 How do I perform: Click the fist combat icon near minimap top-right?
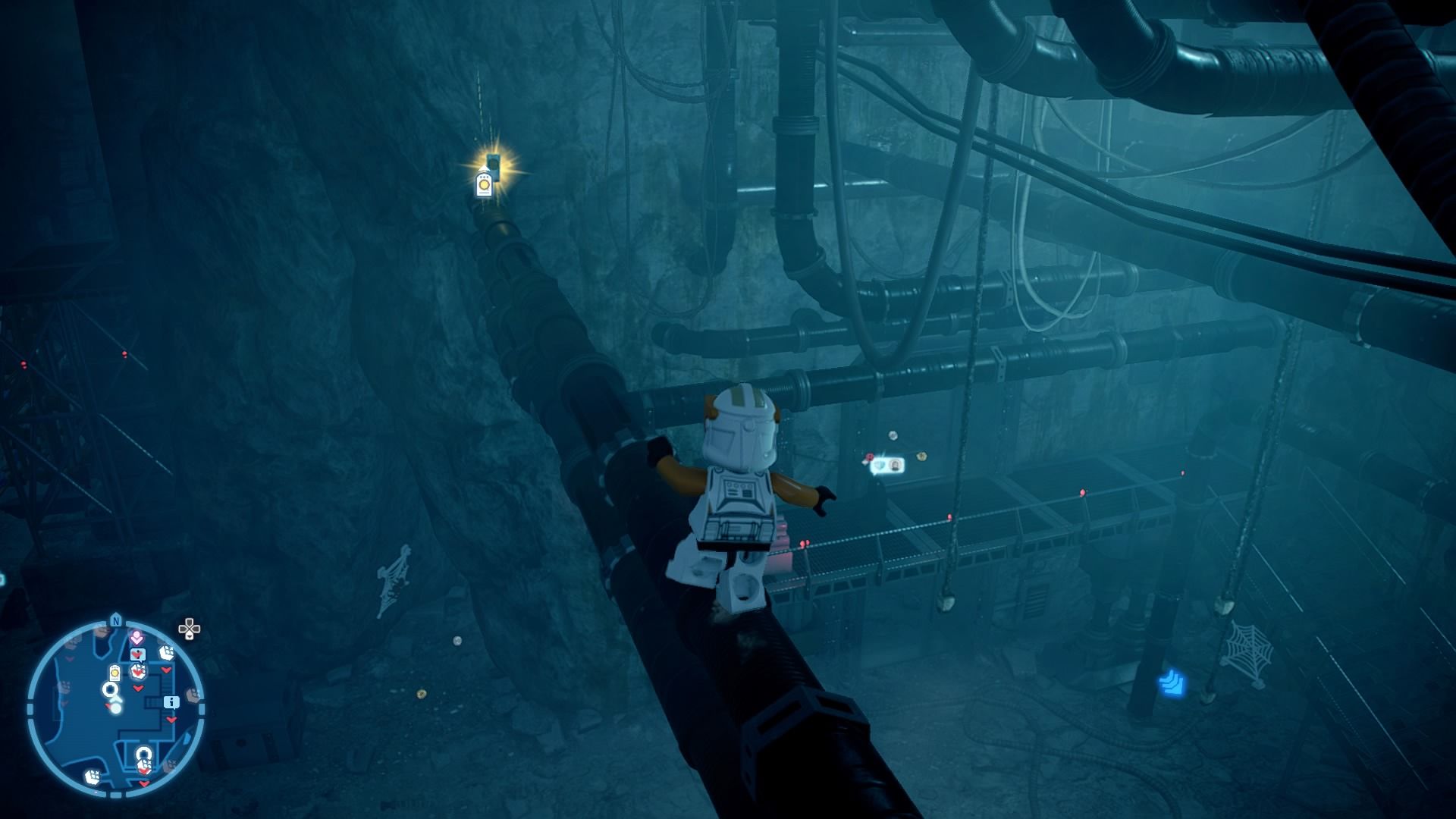point(167,651)
